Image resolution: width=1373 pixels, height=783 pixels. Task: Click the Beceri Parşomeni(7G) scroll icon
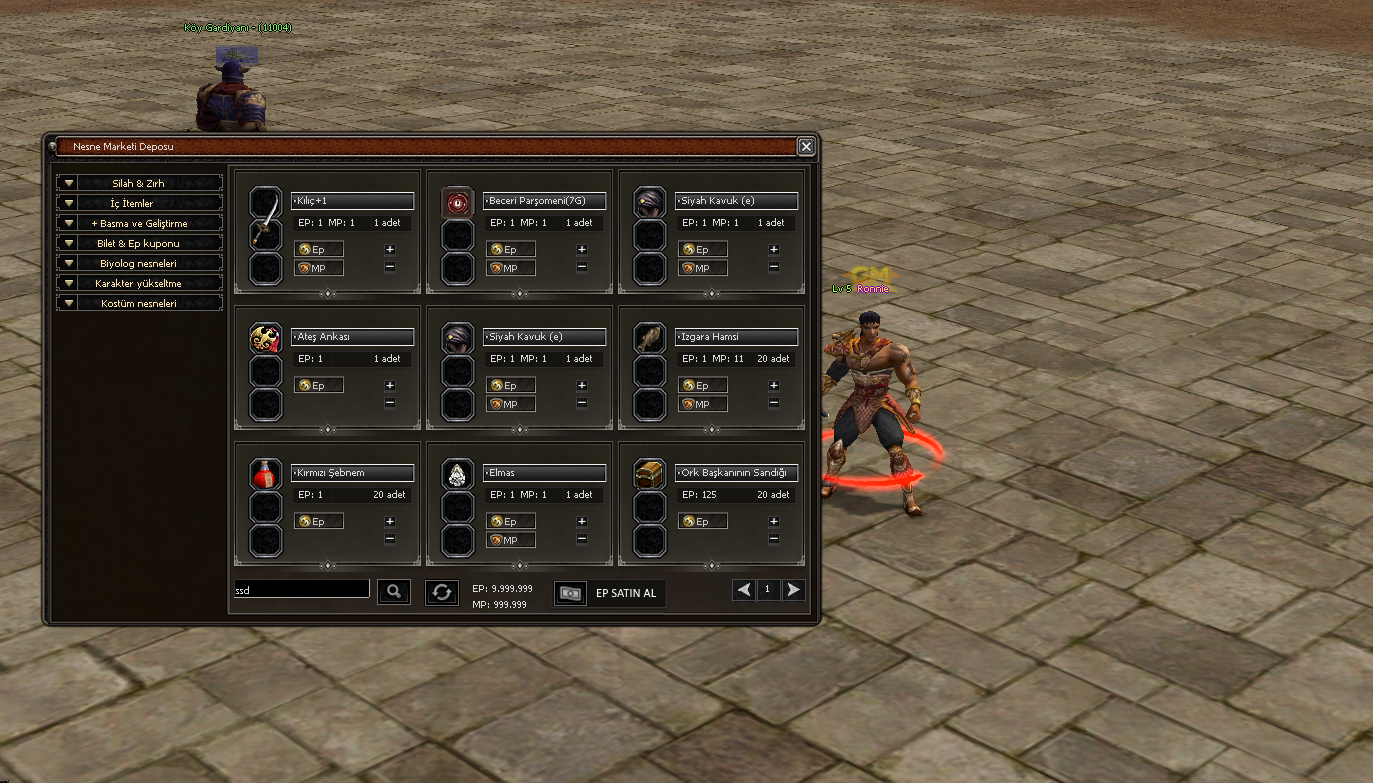[x=457, y=200]
